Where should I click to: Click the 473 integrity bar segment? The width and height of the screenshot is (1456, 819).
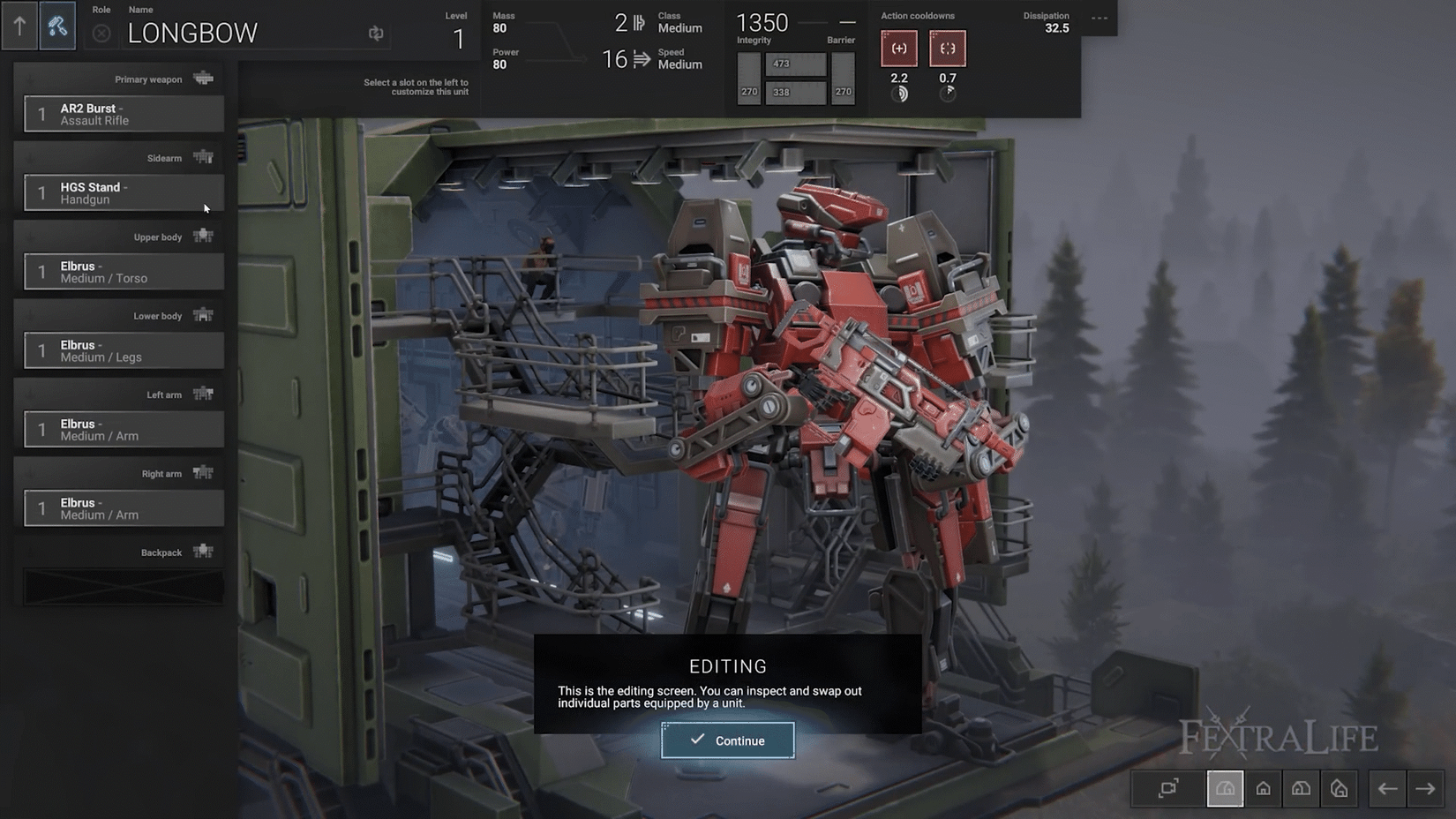coord(796,63)
